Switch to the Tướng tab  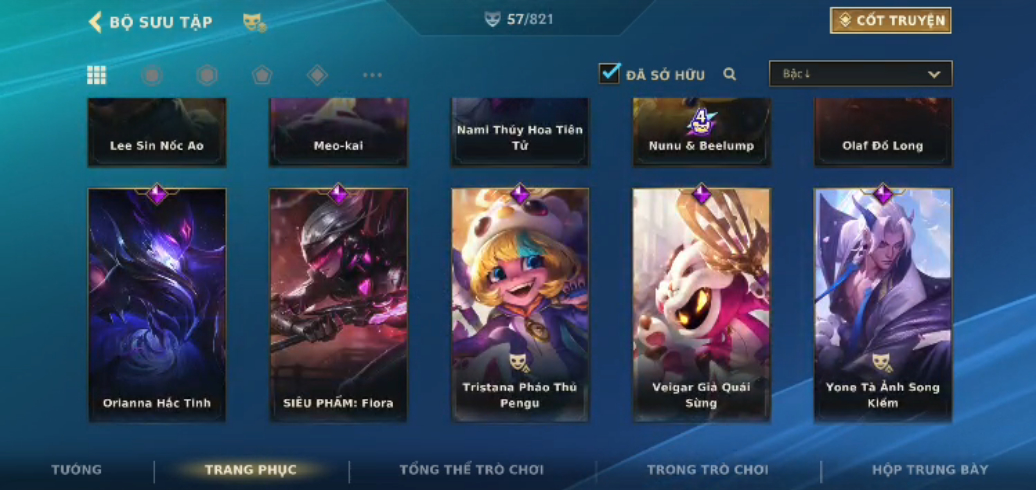[x=77, y=470]
